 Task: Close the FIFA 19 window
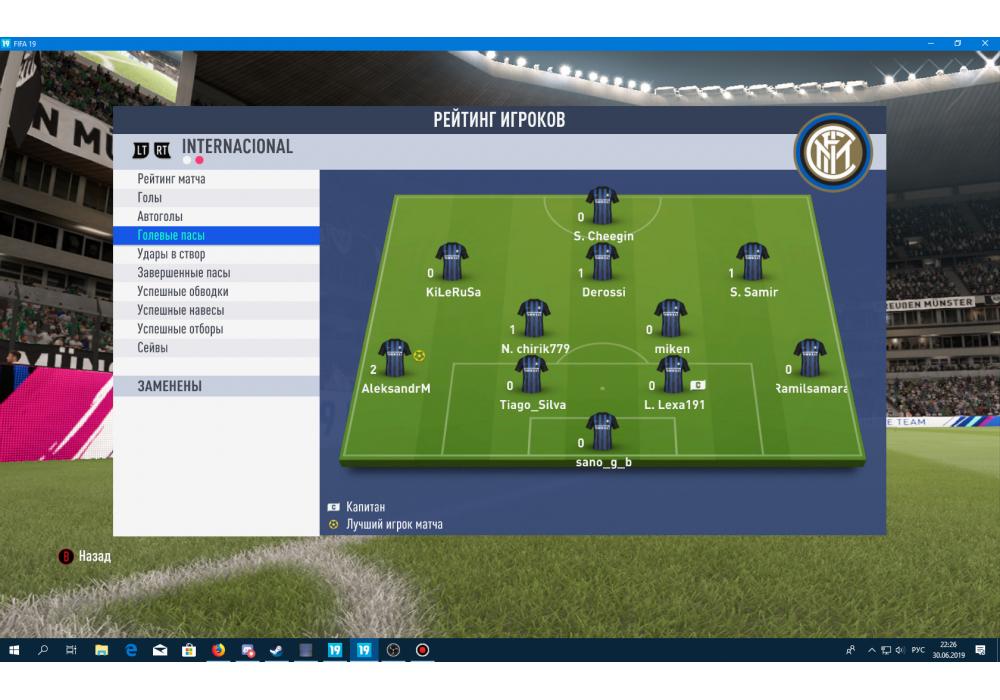tap(986, 43)
